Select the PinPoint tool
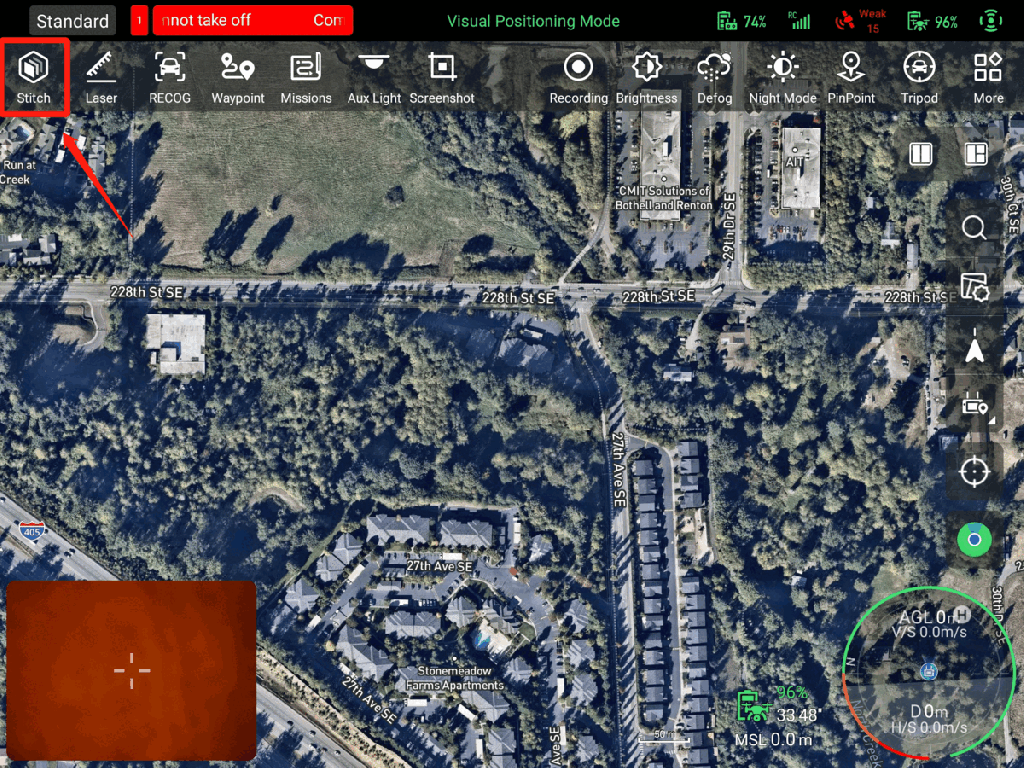Screen dimensions: 1024x768 [851, 76]
